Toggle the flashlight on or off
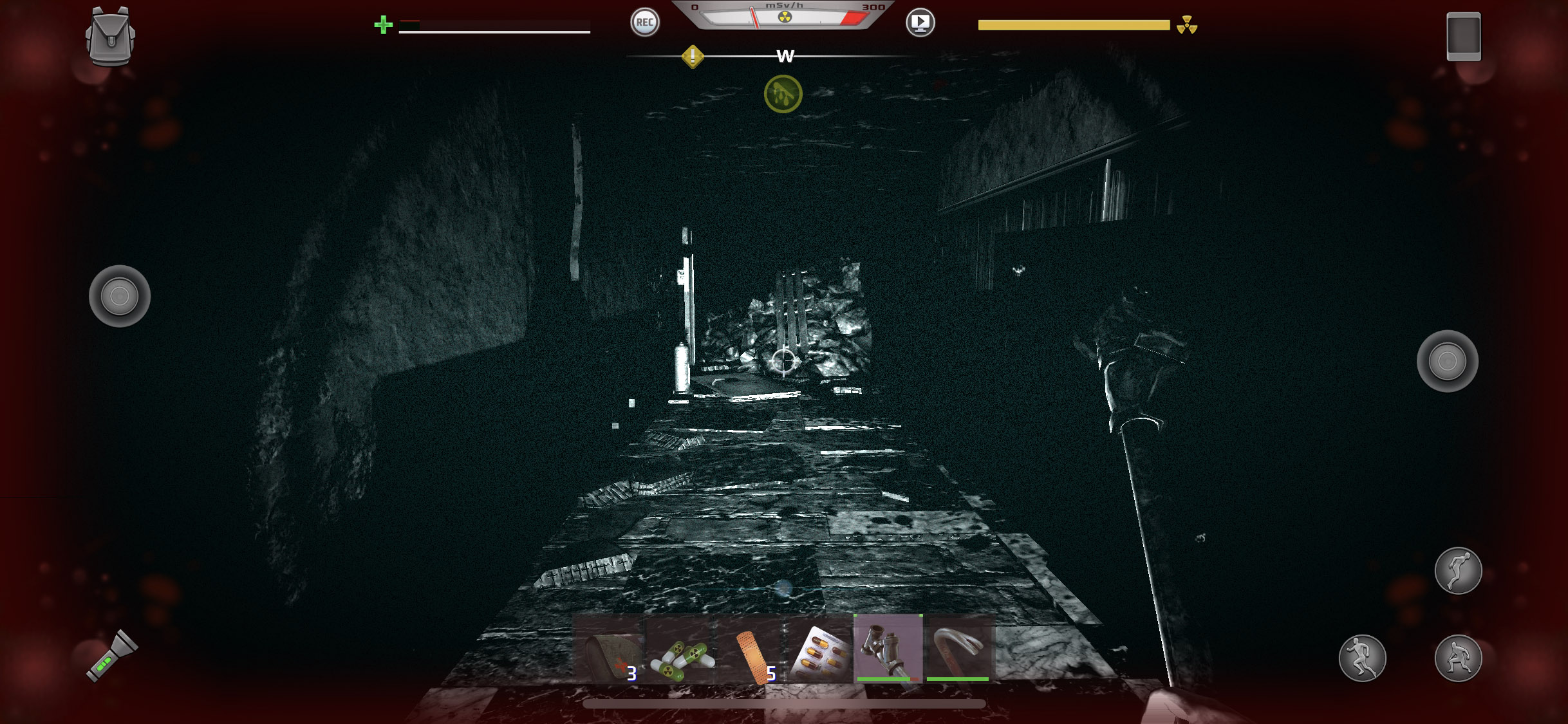Screen dimensions: 1568x724 click(x=112, y=656)
